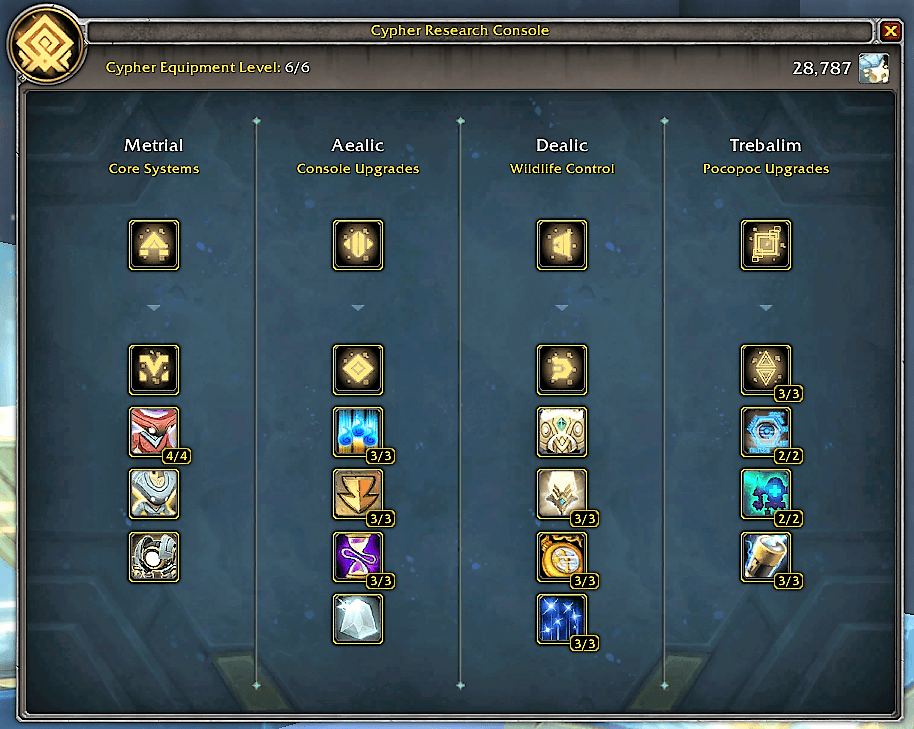
Task: Click the red creature 4/4 talent
Action: tap(154, 432)
